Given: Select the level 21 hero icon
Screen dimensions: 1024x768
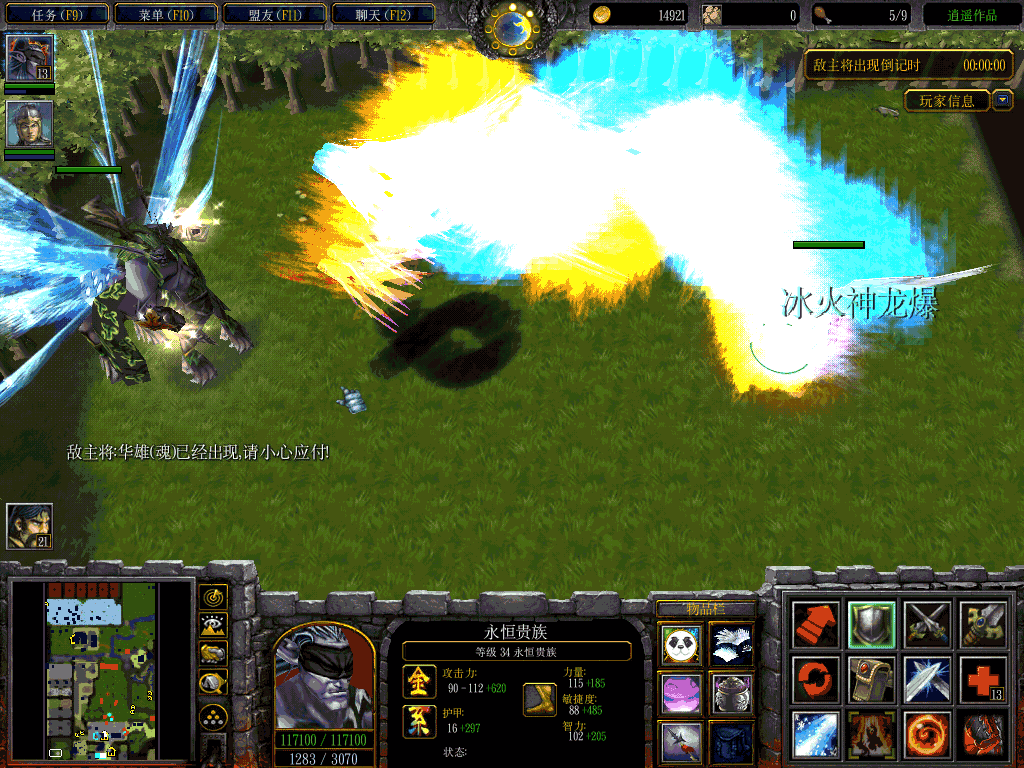Looking at the screenshot, I should point(29,526).
